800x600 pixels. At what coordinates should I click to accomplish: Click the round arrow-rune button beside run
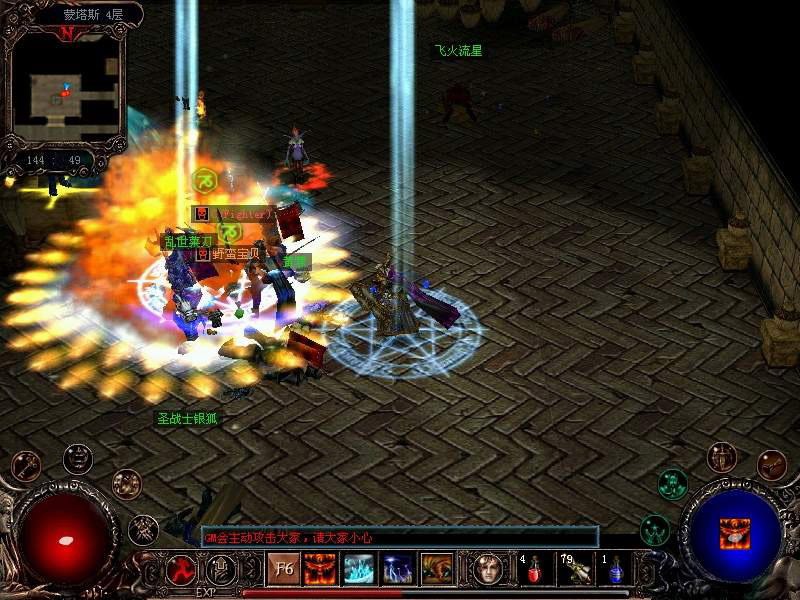pyautogui.click(x=221, y=569)
